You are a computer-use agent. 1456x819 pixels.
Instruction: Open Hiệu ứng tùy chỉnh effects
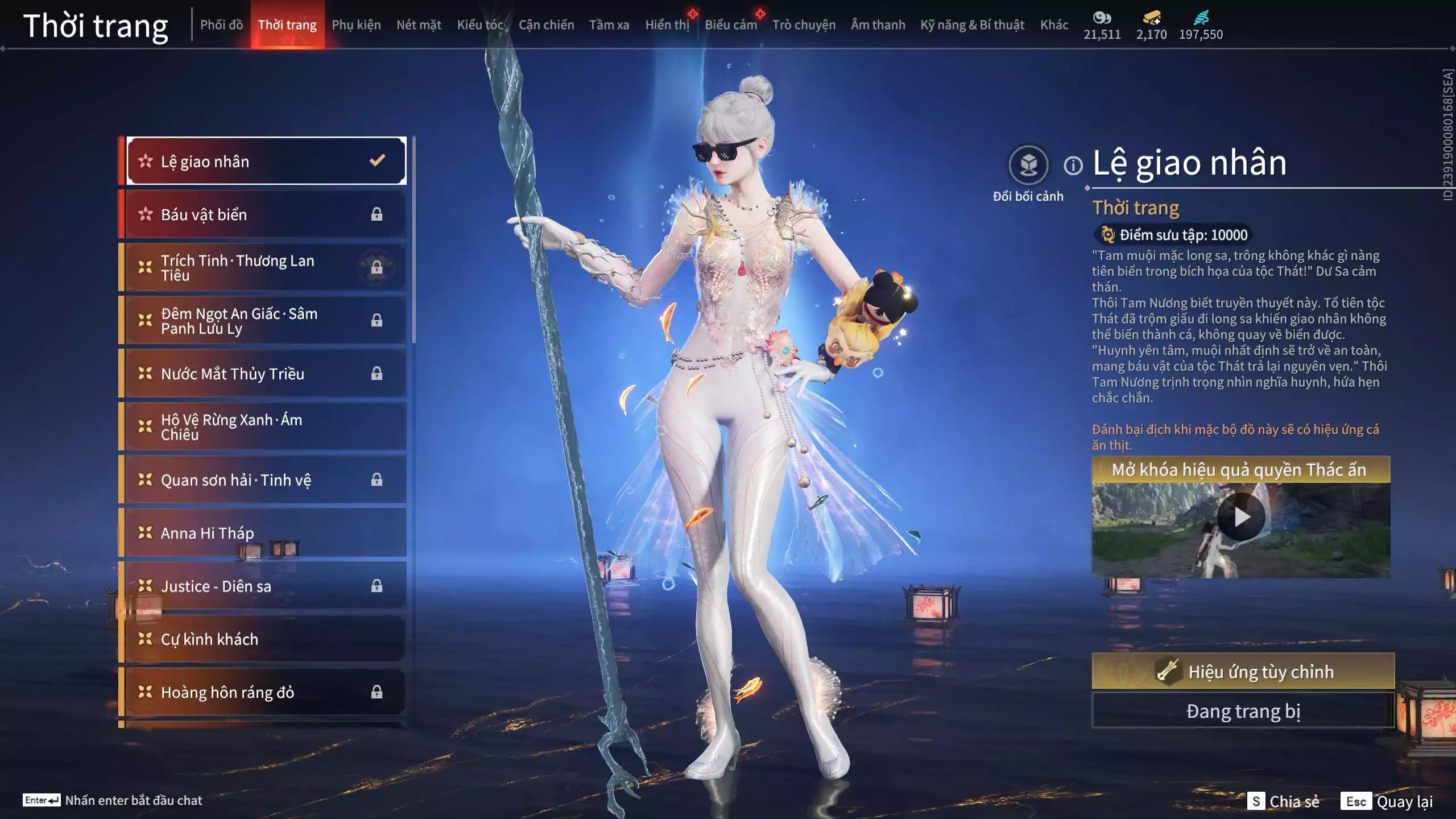(x=1243, y=672)
